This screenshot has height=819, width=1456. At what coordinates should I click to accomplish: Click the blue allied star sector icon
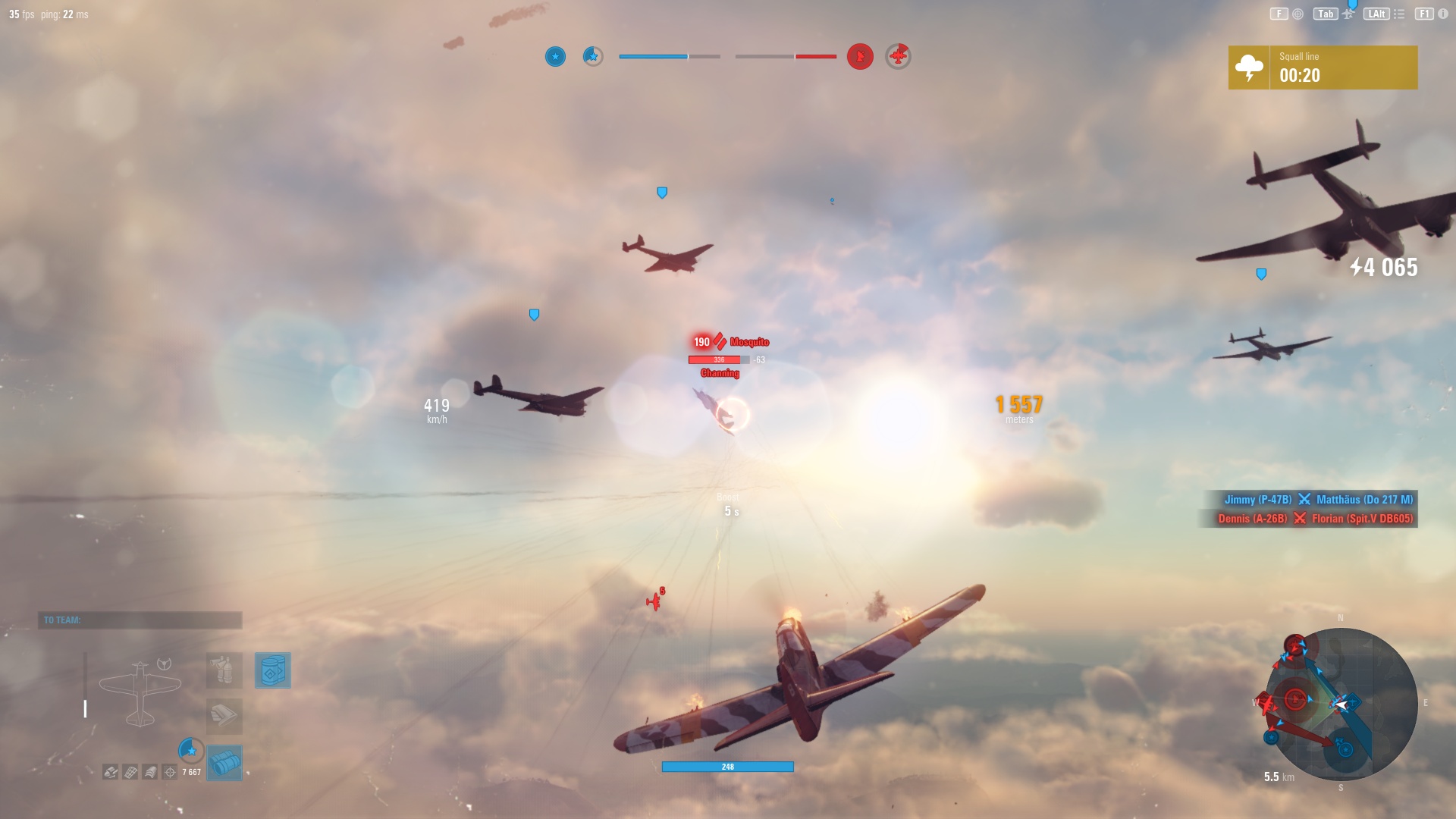coord(556,56)
